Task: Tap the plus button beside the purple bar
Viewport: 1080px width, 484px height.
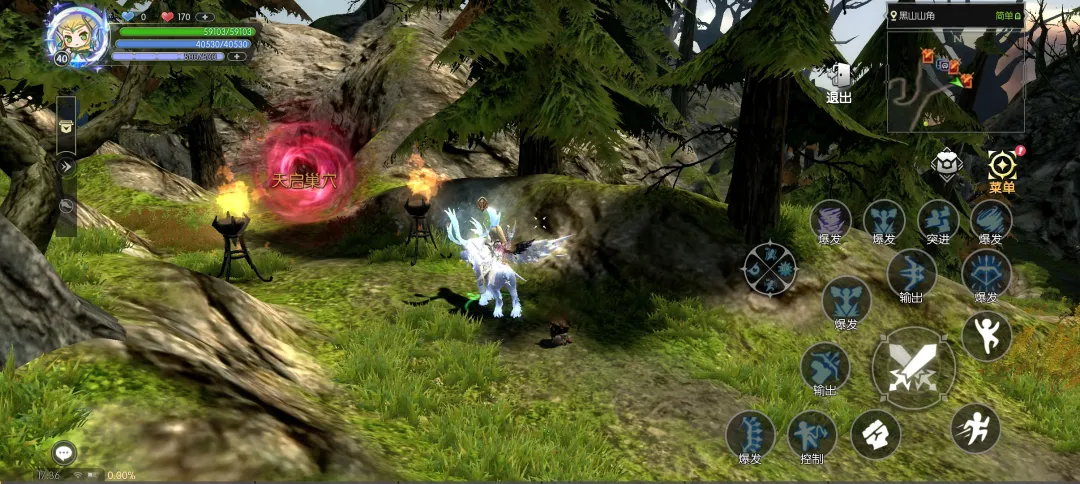Action: 237,57
